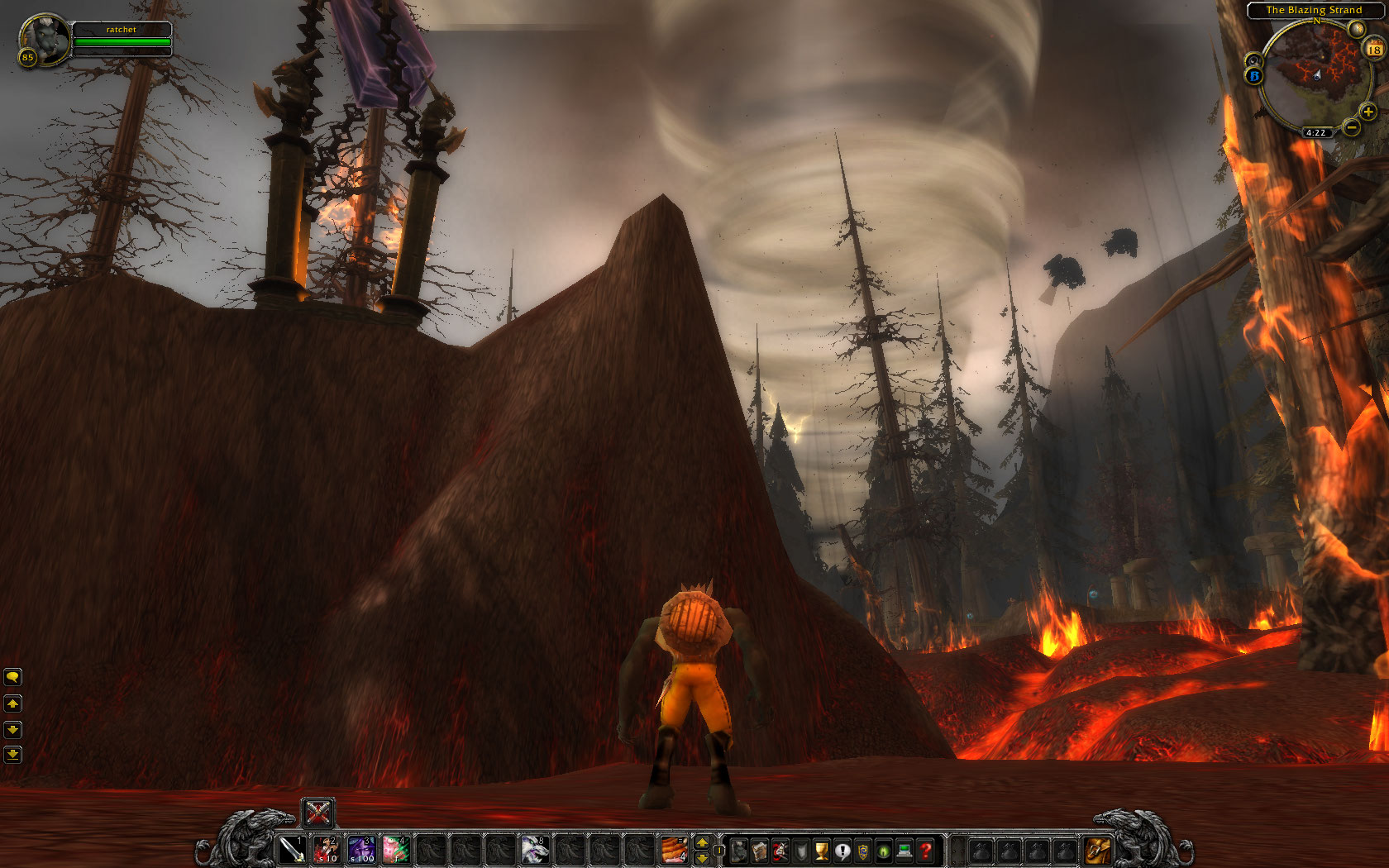Use the white wolf ability in slot 8

click(535, 849)
